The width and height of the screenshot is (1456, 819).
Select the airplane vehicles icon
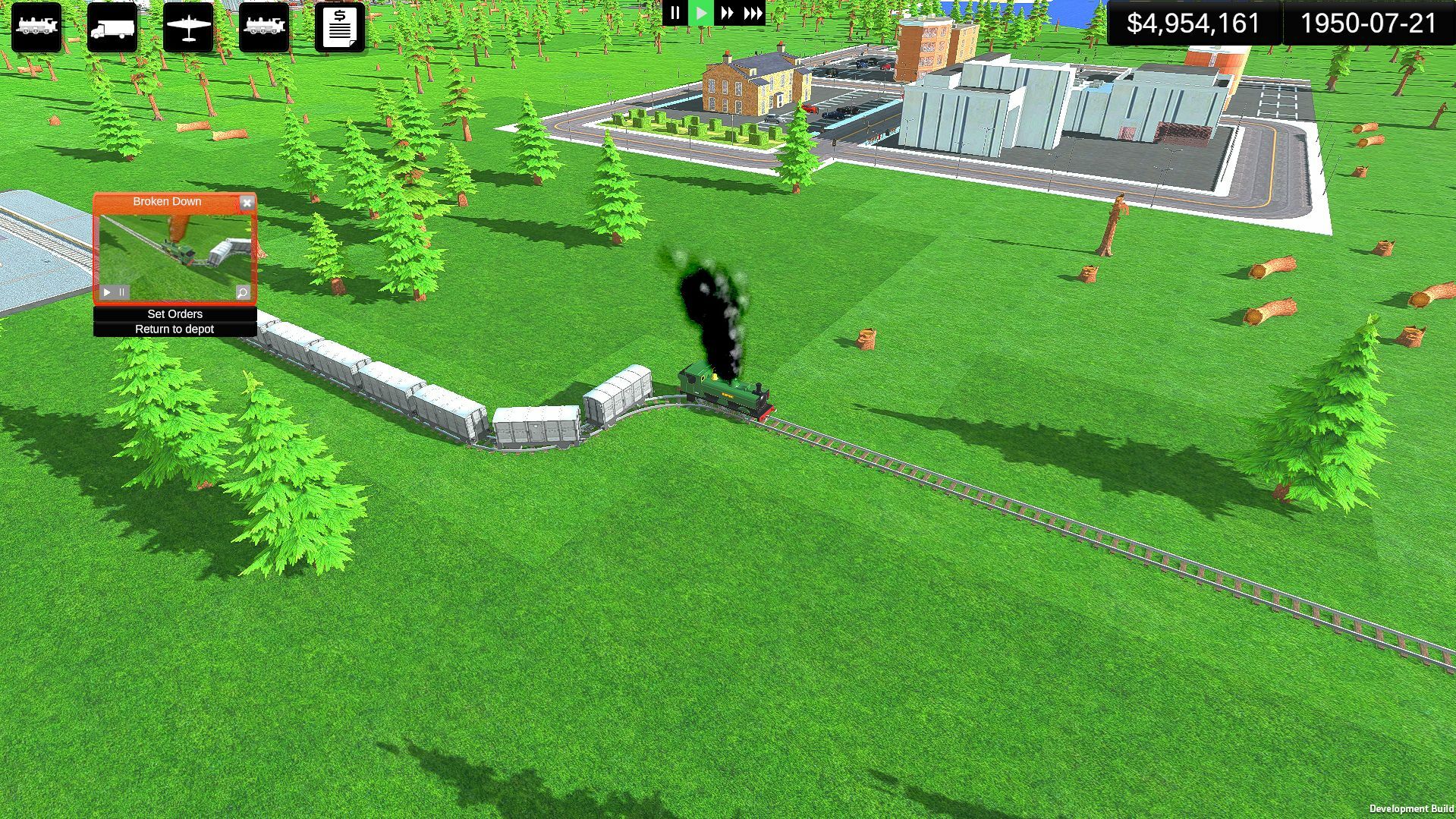click(187, 28)
